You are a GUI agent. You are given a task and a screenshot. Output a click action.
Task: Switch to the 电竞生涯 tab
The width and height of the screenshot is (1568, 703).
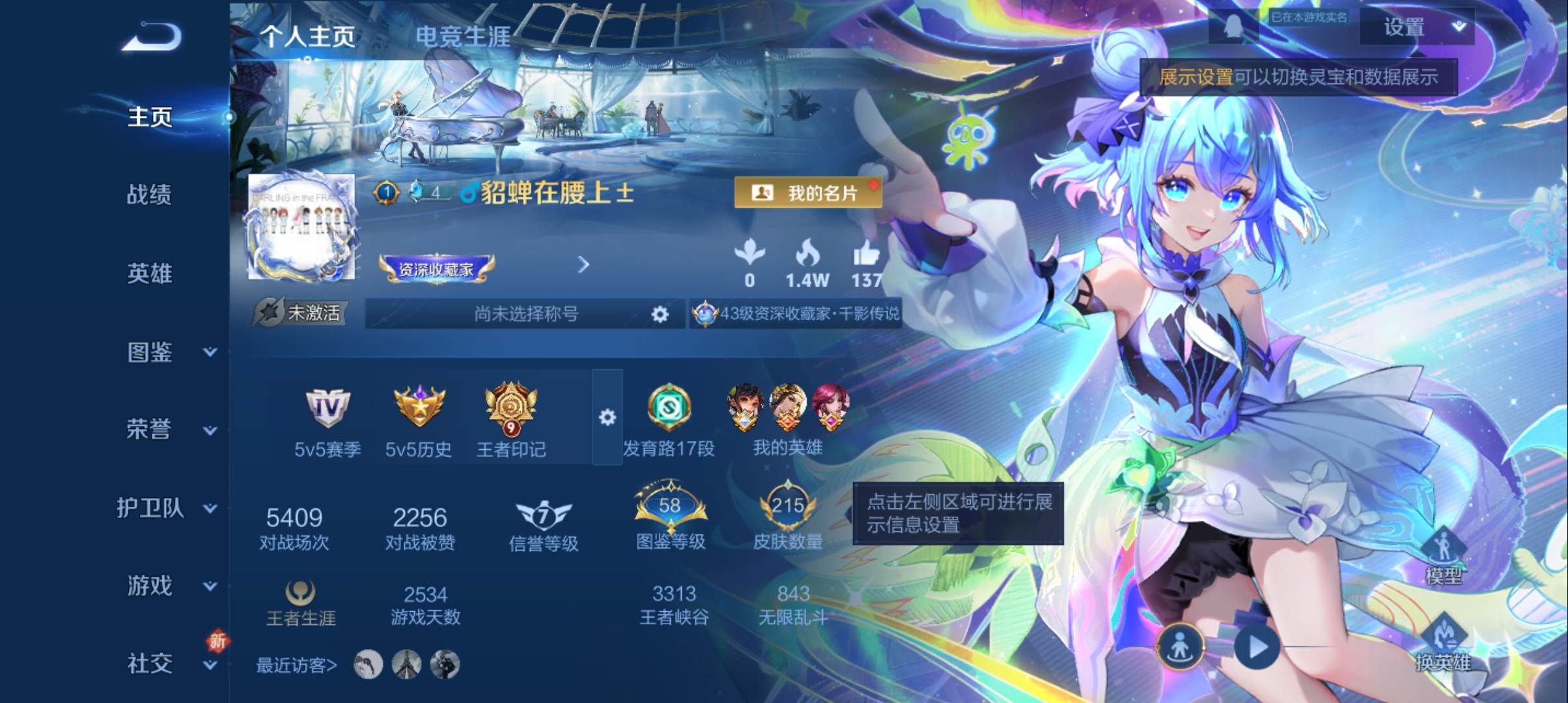coord(462,36)
